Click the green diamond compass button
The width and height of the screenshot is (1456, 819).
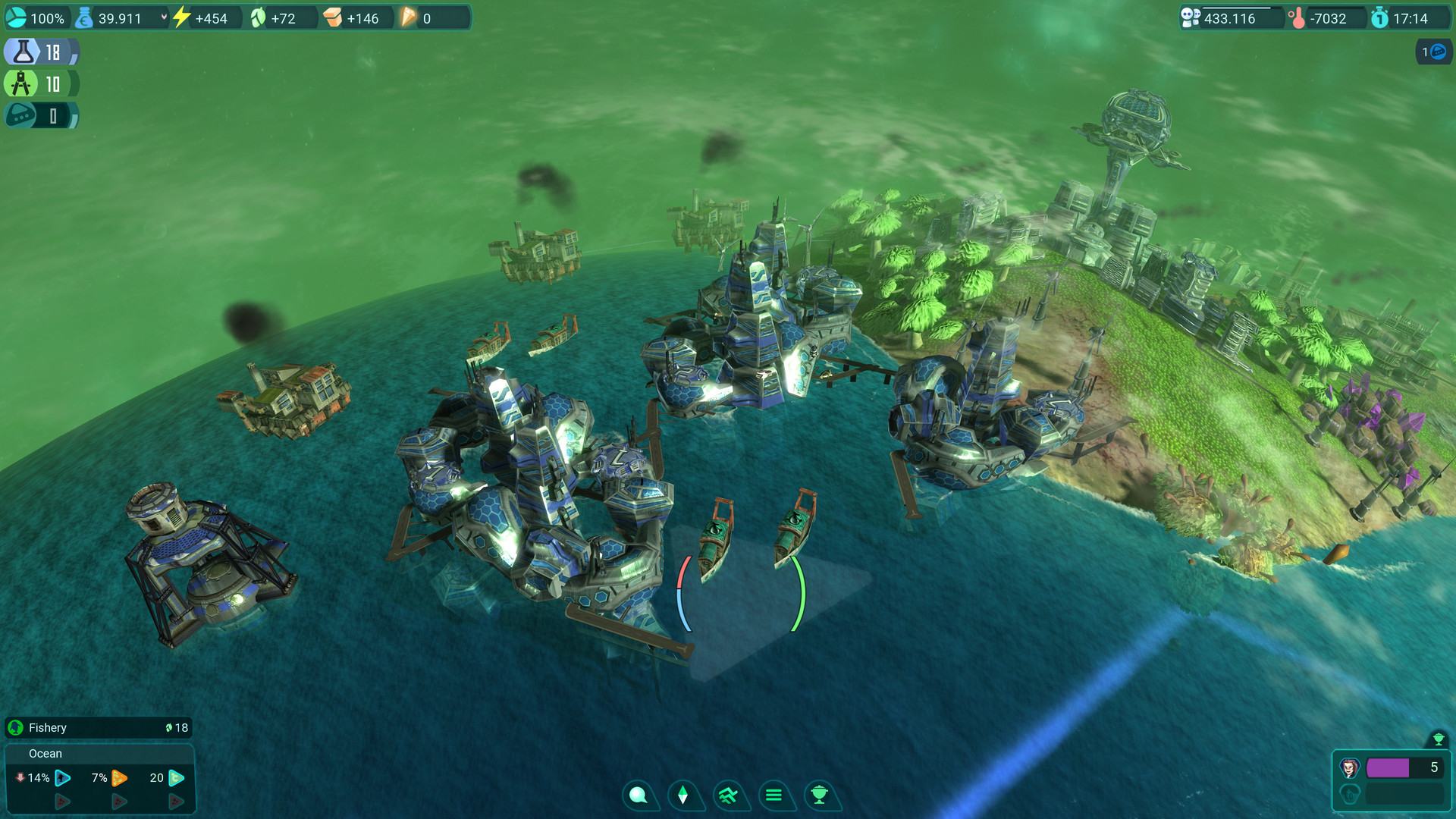[x=682, y=795]
